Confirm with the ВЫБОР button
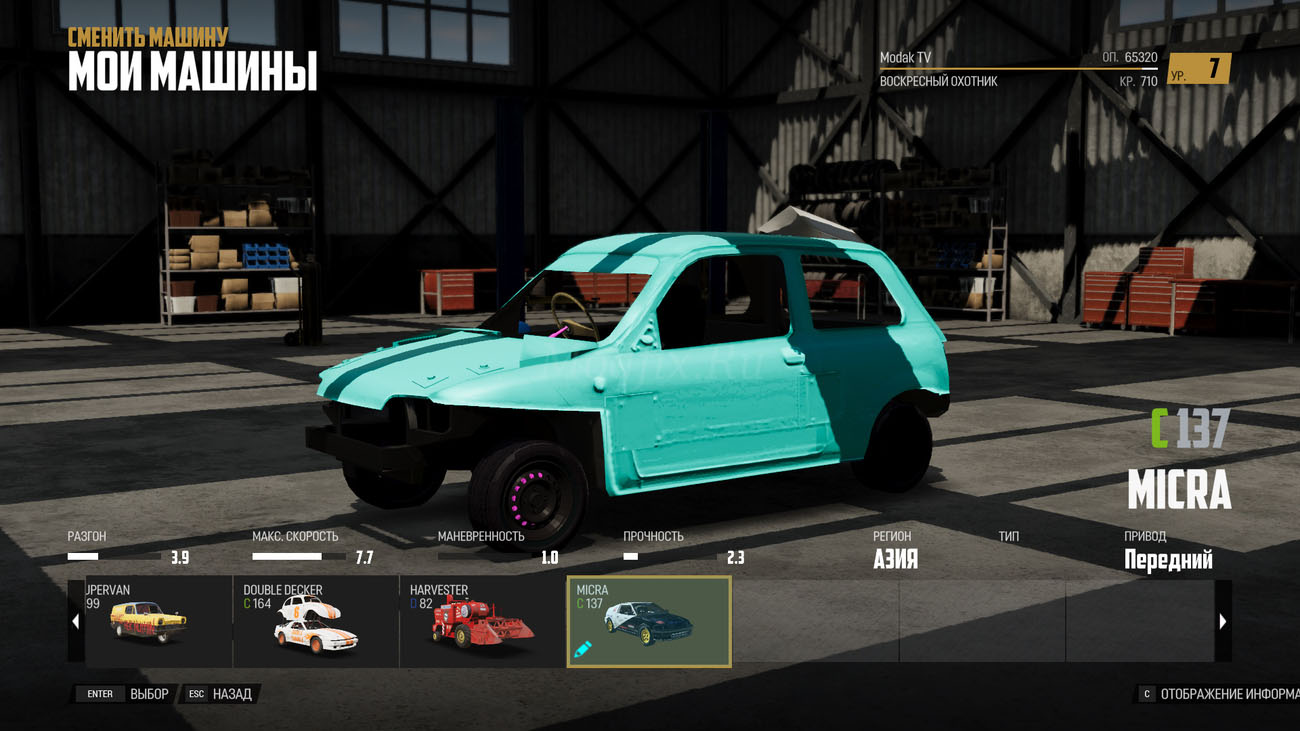Screen dimensions: 1300x731 (x=126, y=694)
